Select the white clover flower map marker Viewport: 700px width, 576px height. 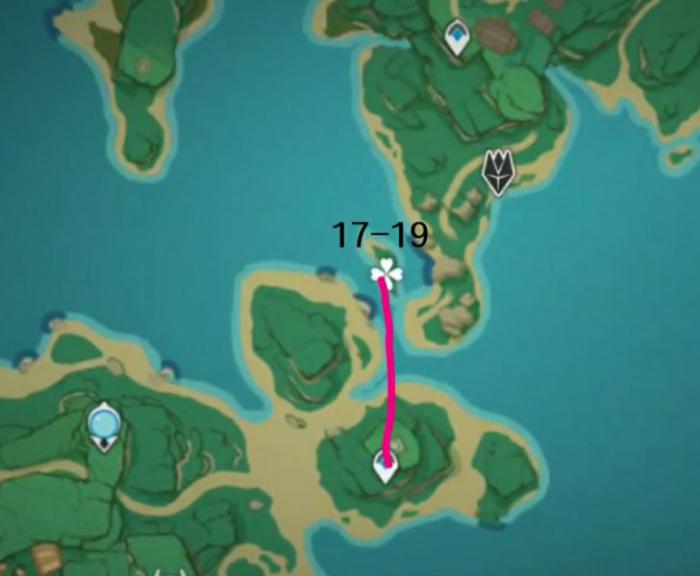pyautogui.click(x=386, y=271)
